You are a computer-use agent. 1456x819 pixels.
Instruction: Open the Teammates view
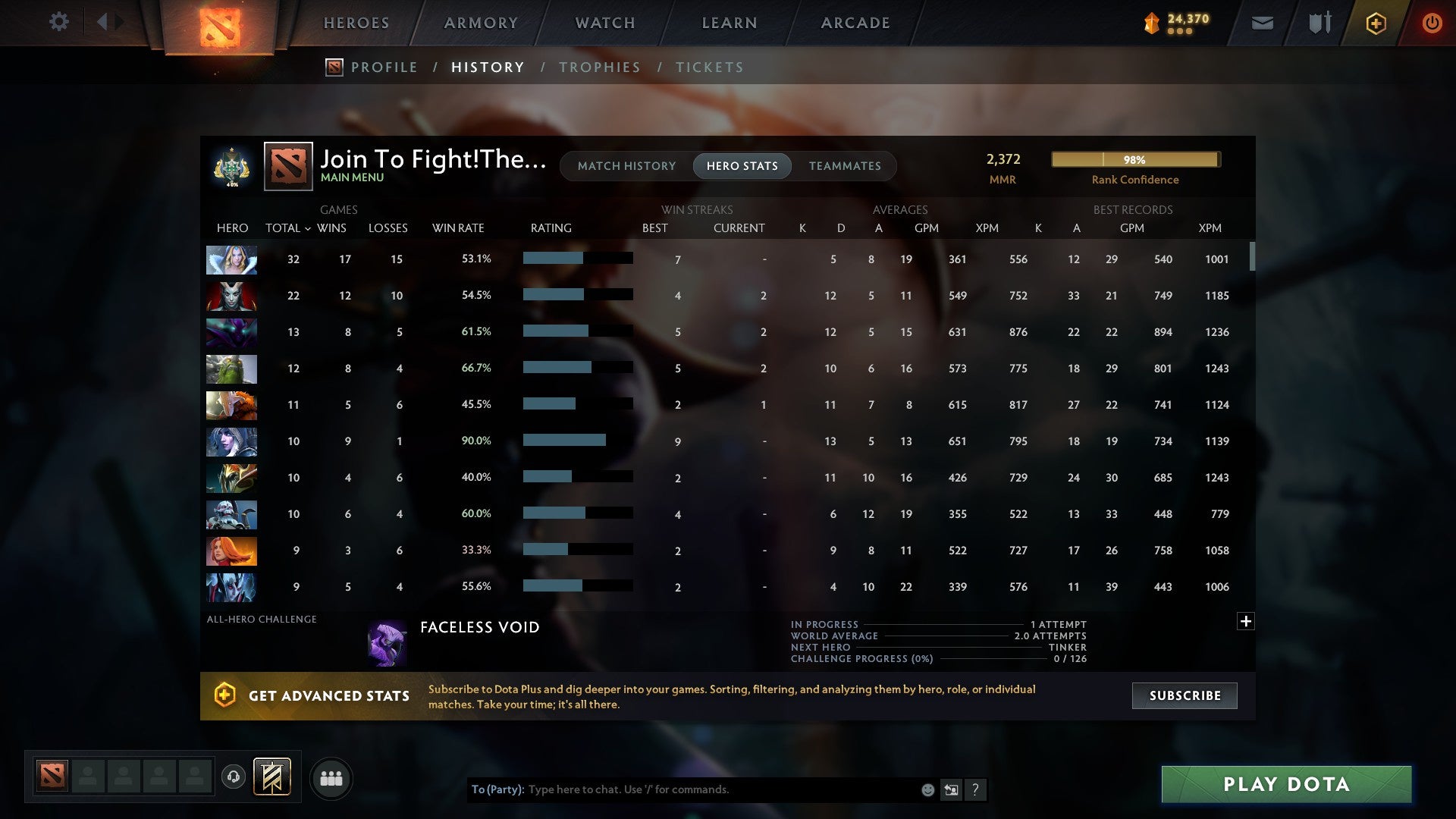[x=845, y=165]
